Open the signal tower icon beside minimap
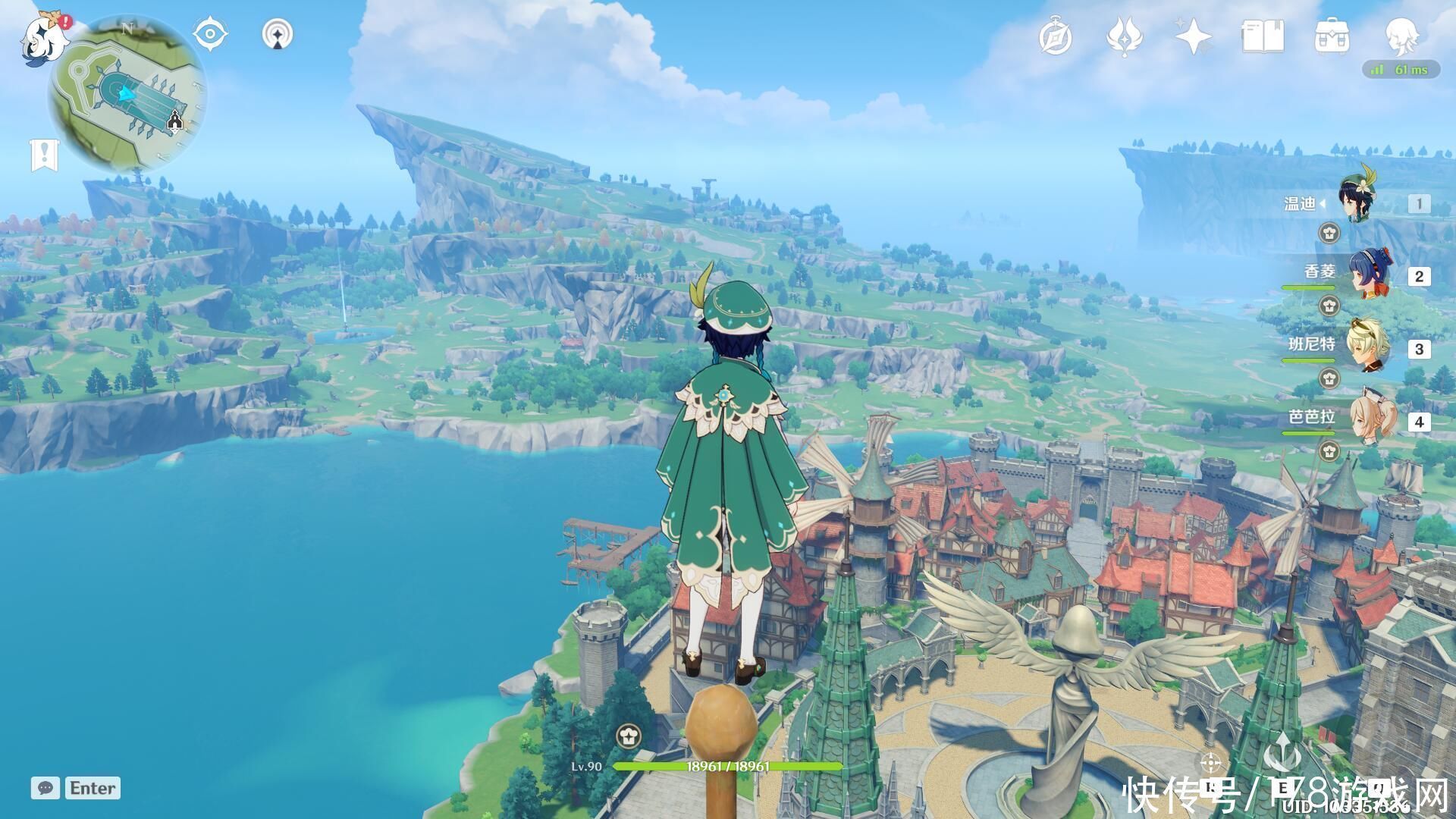The image size is (1456, 819). coord(278,34)
